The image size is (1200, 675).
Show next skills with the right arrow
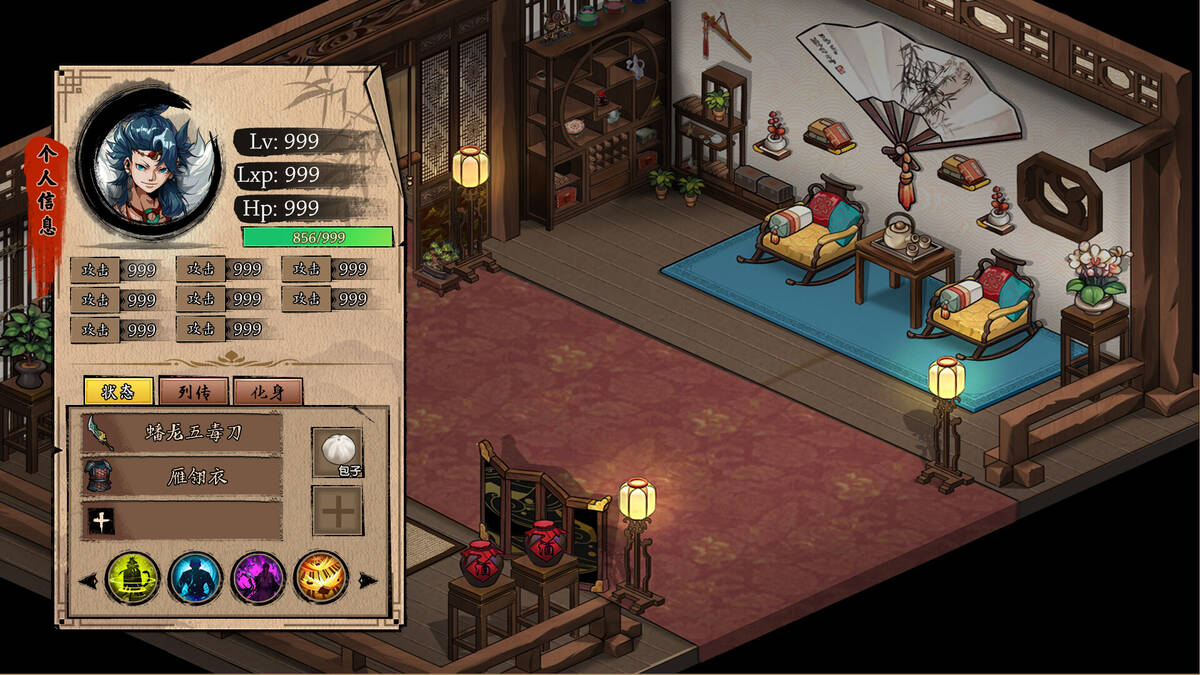pyautogui.click(x=369, y=580)
